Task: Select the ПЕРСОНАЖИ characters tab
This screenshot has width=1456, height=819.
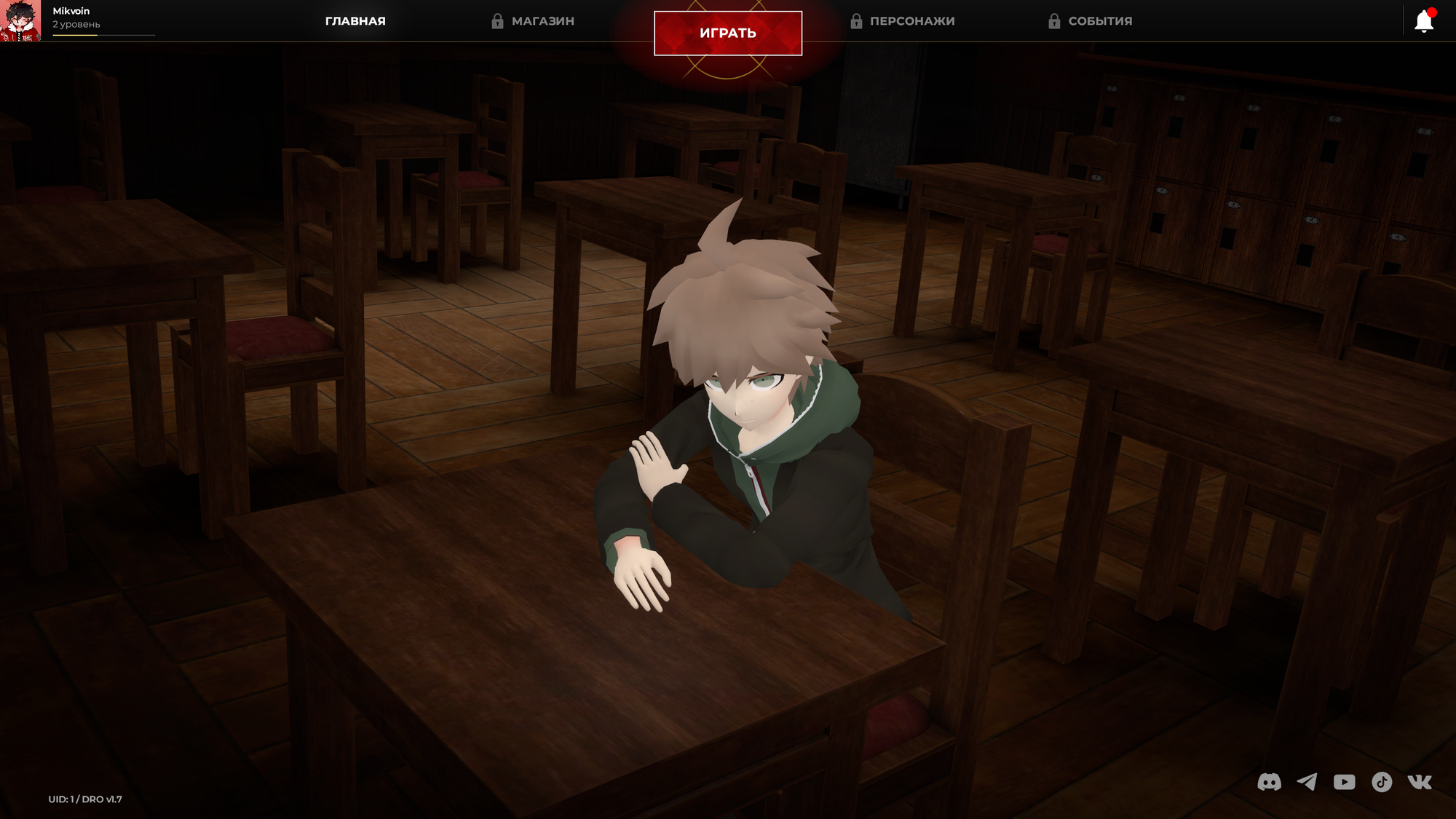Action: pos(903,21)
